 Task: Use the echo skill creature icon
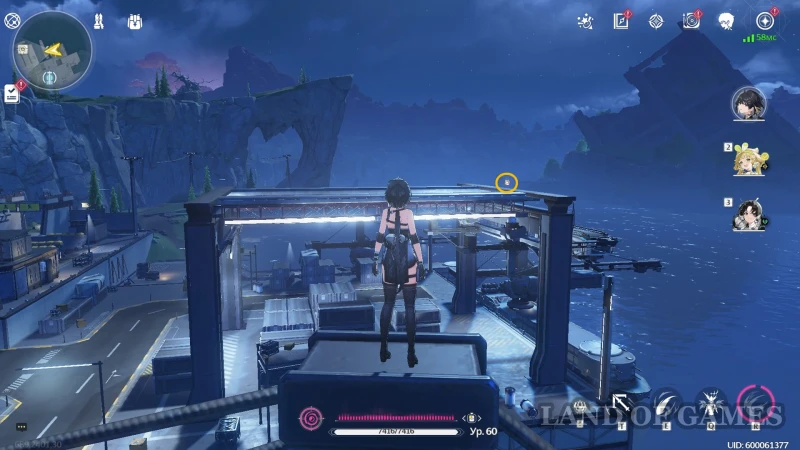711,404
